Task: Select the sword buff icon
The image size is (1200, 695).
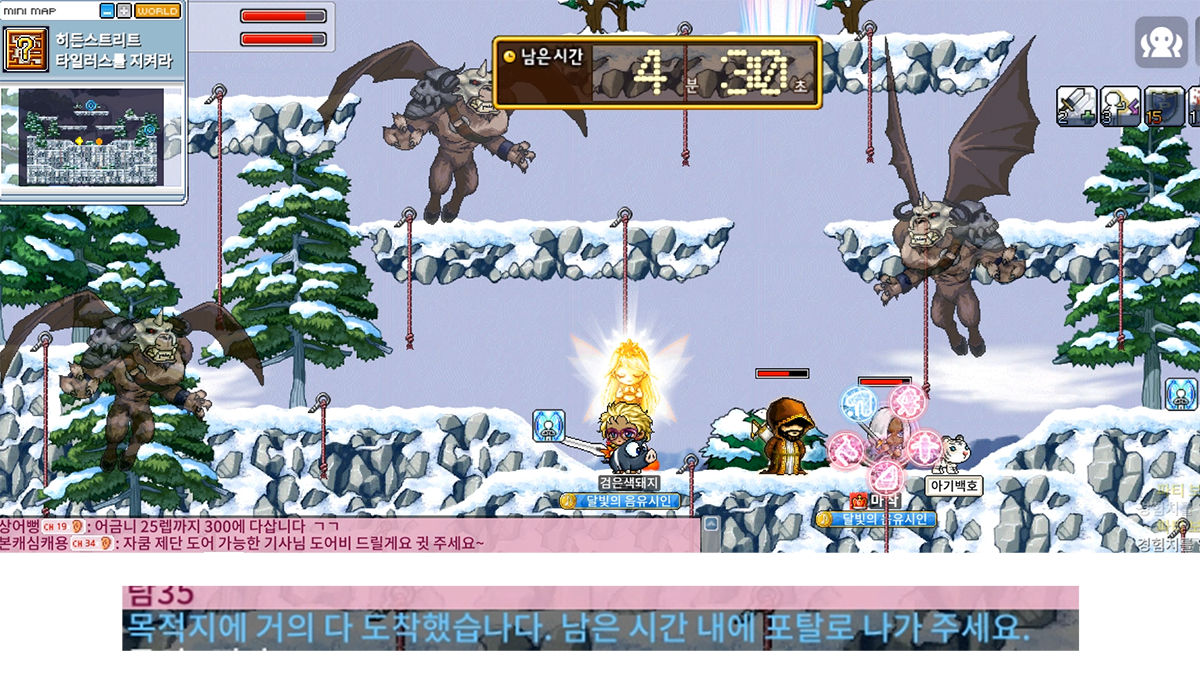Action: pos(1076,106)
